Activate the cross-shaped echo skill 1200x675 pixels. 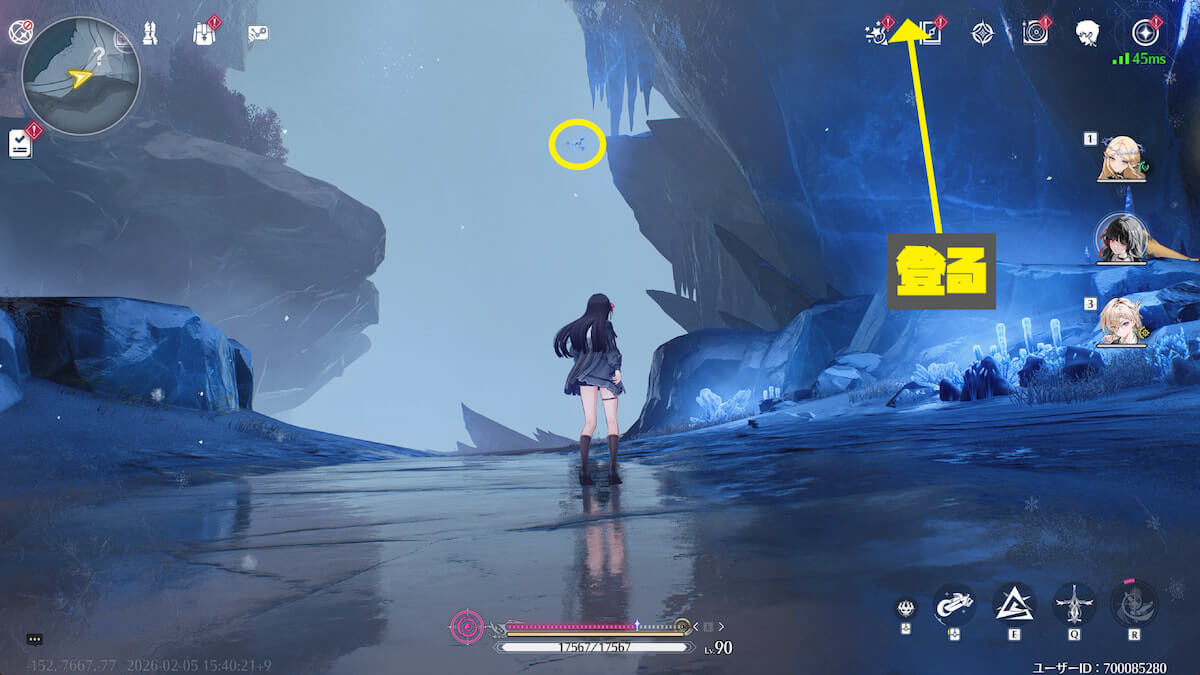tap(1074, 603)
